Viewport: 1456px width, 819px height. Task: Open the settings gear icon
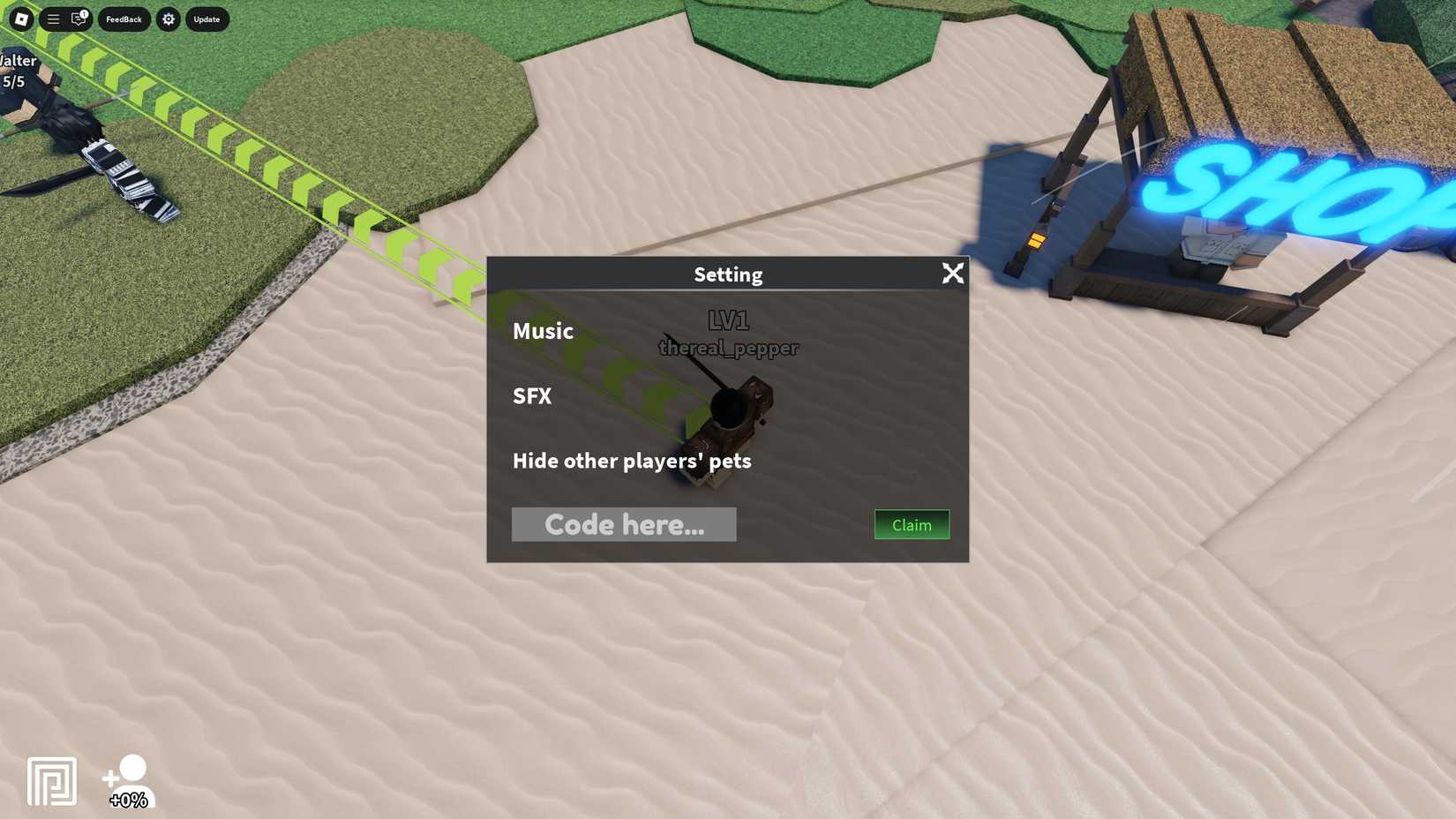click(169, 19)
